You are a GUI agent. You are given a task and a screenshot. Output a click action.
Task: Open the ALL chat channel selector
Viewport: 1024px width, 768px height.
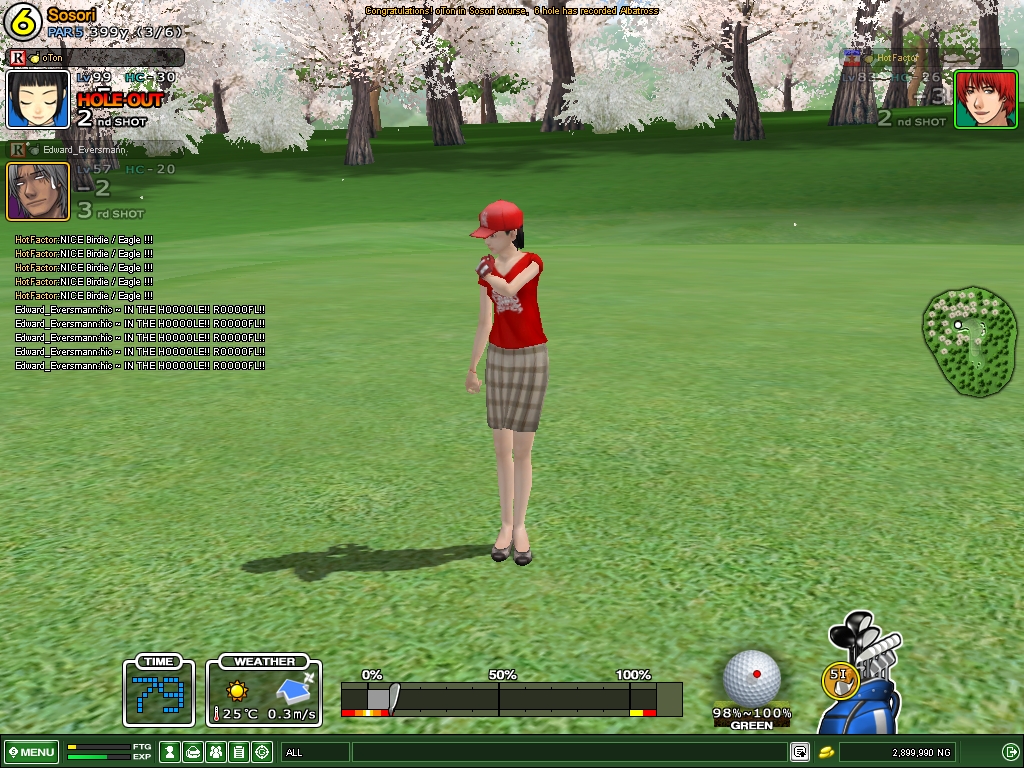315,752
